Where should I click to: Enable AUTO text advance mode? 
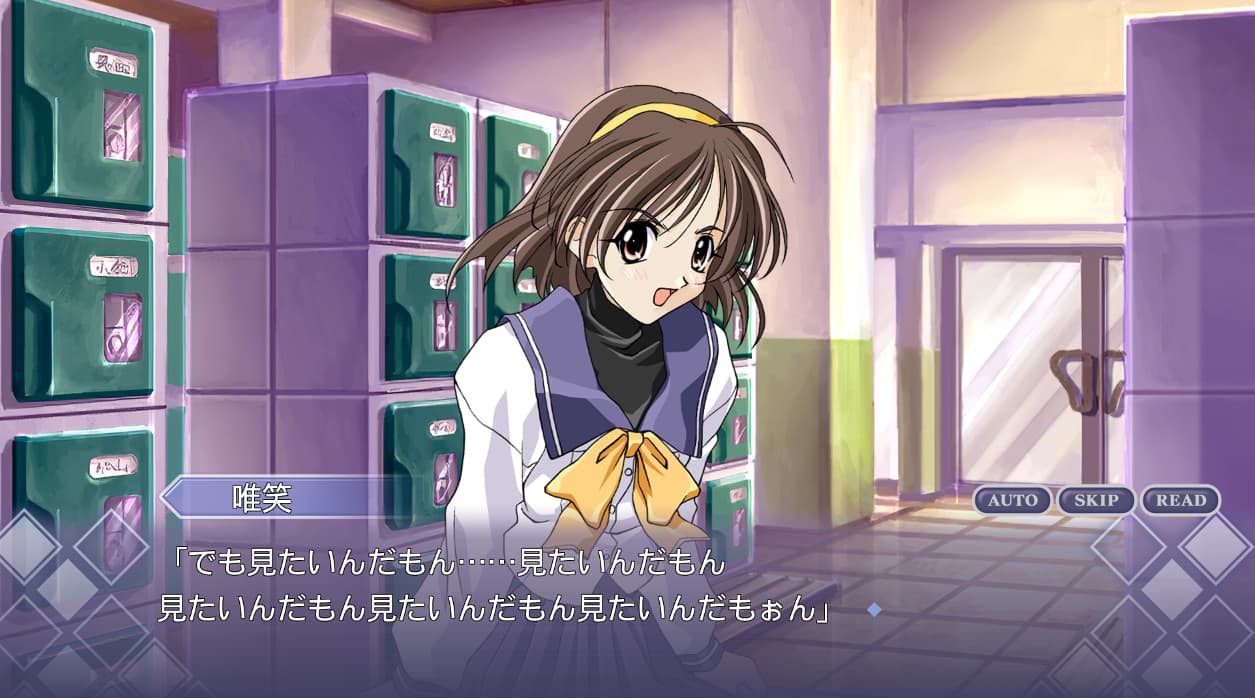pyautogui.click(x=1012, y=500)
